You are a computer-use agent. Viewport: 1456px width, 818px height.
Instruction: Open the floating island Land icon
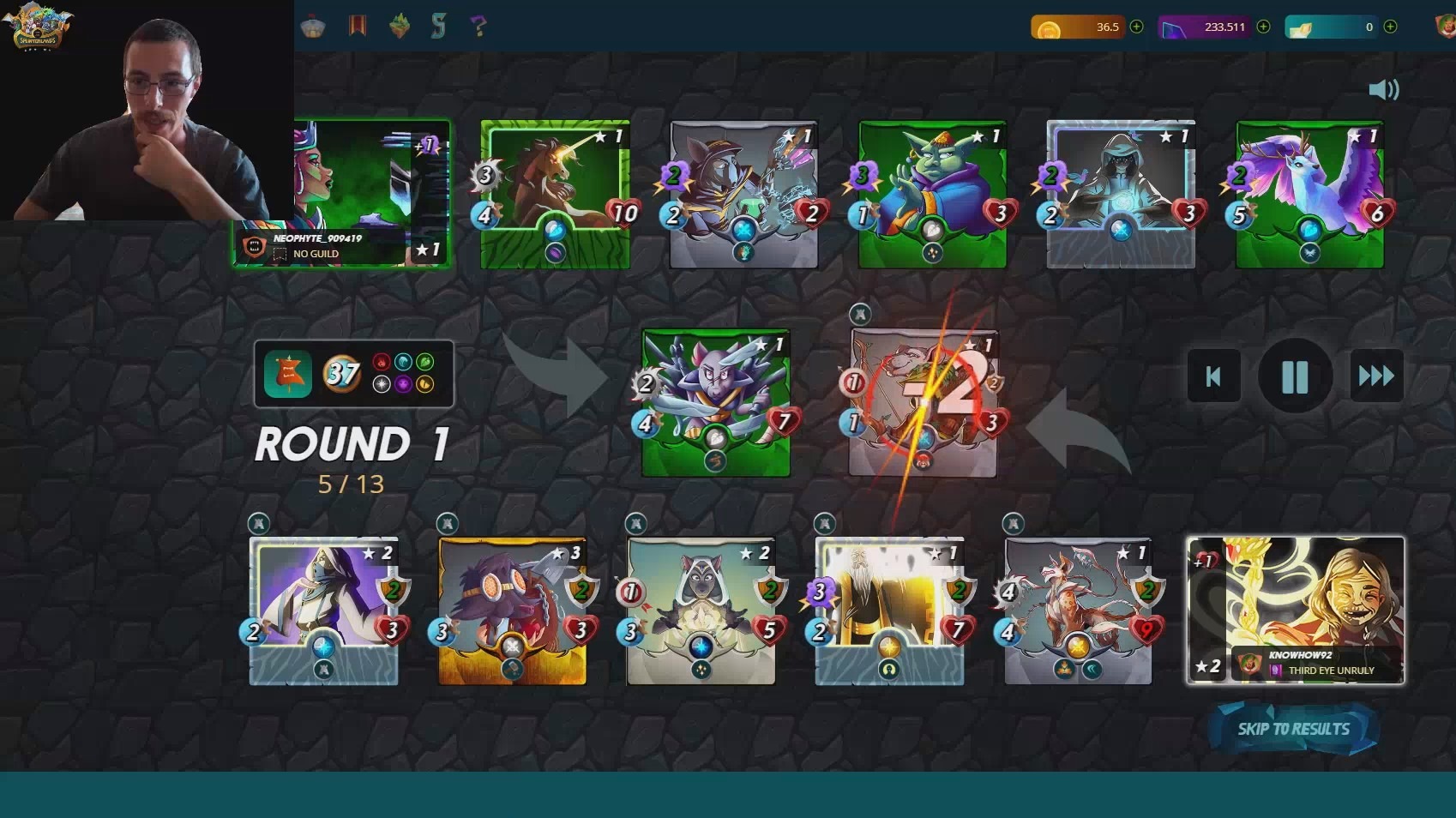[x=399, y=26]
